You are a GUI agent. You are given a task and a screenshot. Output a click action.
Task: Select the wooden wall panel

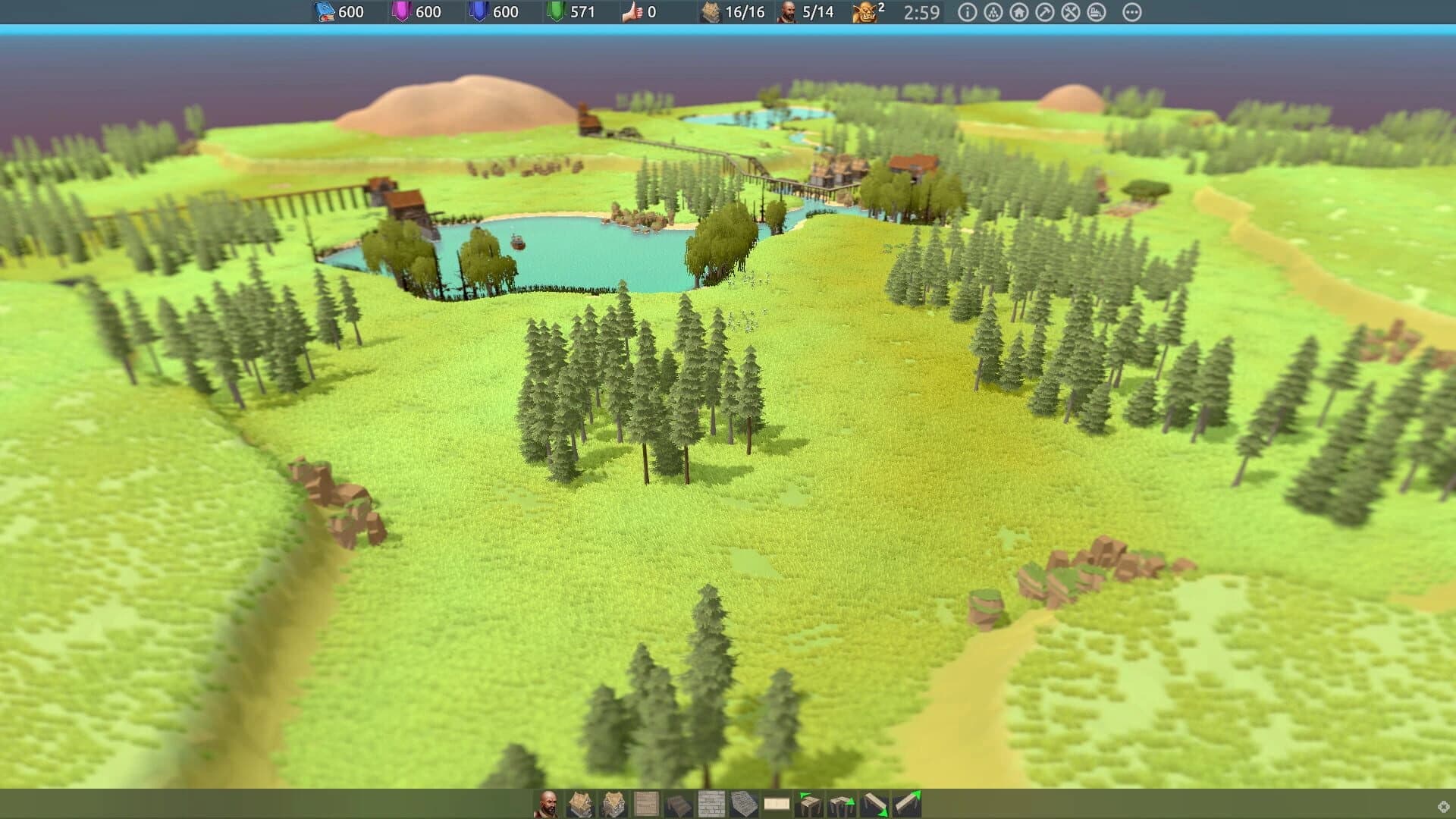pos(645,802)
